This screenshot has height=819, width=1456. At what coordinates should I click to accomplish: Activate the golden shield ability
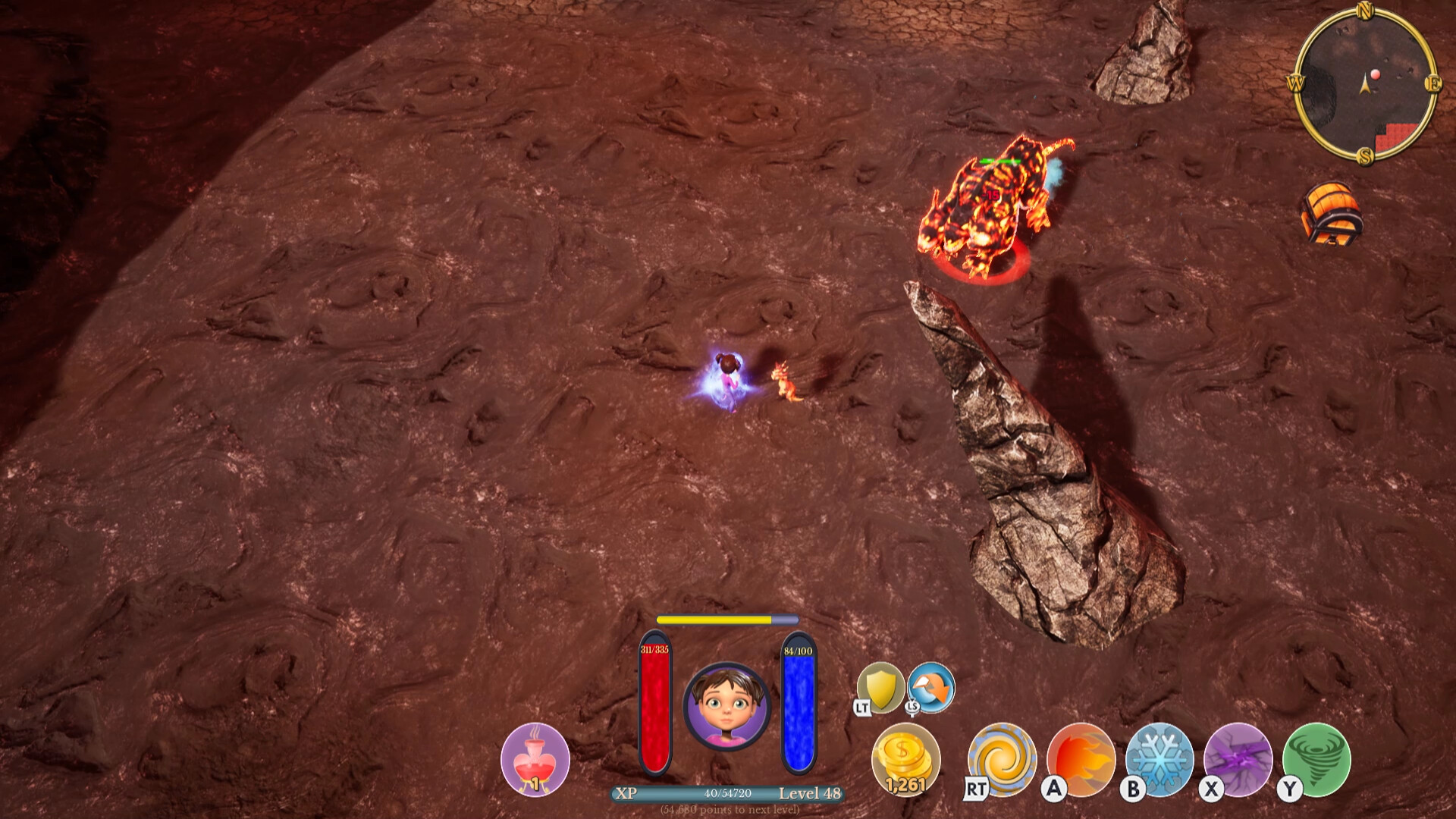pos(880,688)
